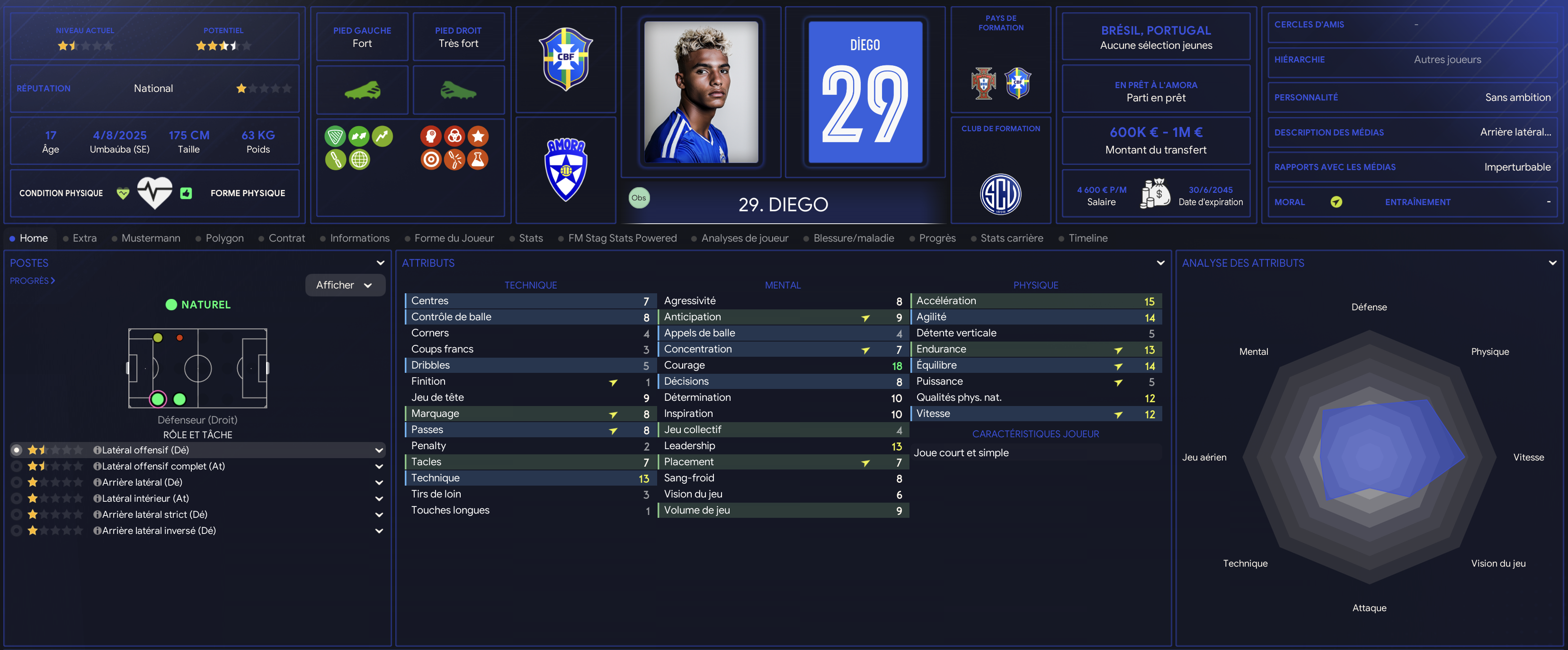Show the Informations tab
Viewport: 1568px width, 650px height.
pos(359,238)
